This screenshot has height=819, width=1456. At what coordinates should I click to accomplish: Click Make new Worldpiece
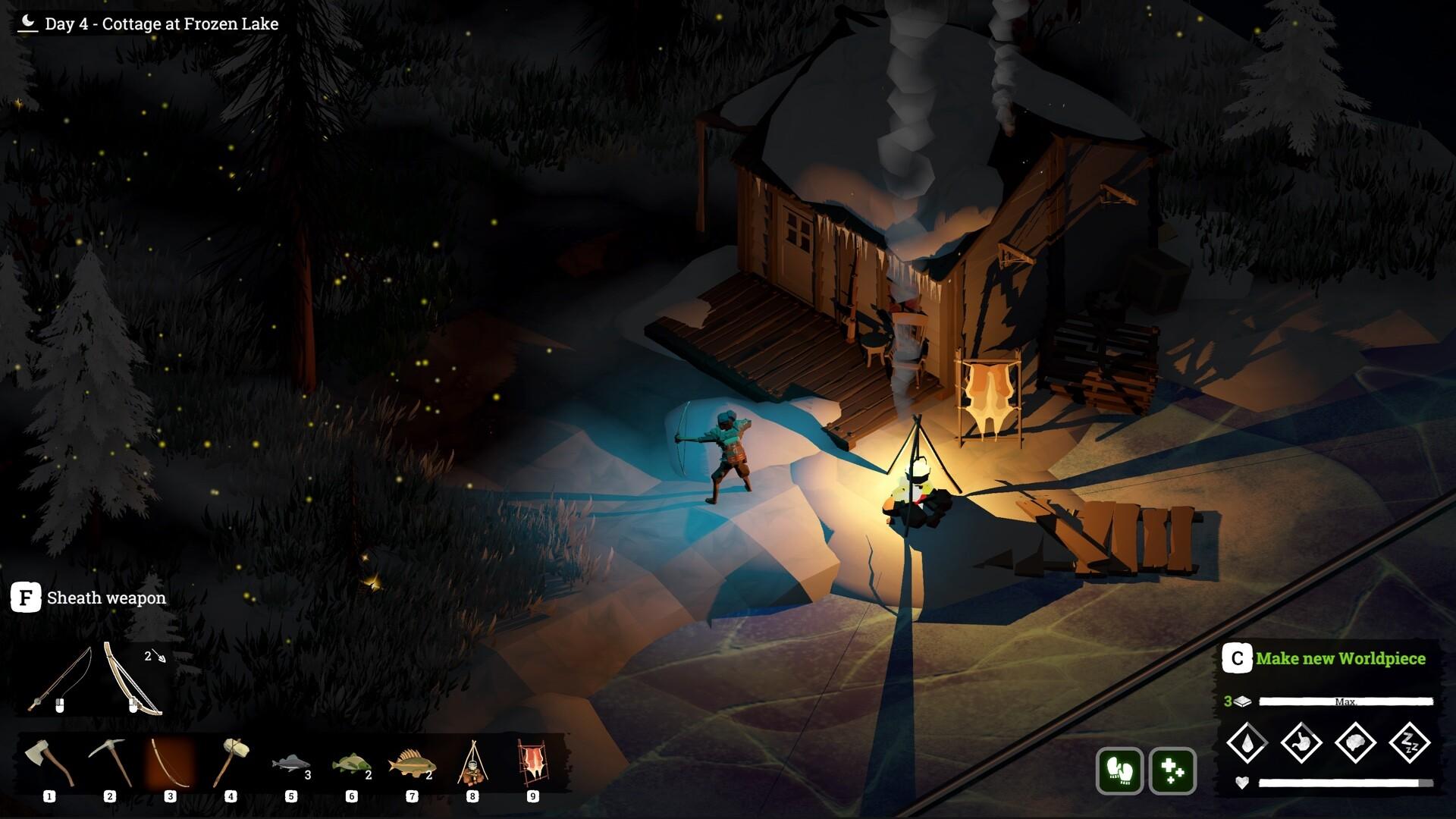[x=1341, y=659]
